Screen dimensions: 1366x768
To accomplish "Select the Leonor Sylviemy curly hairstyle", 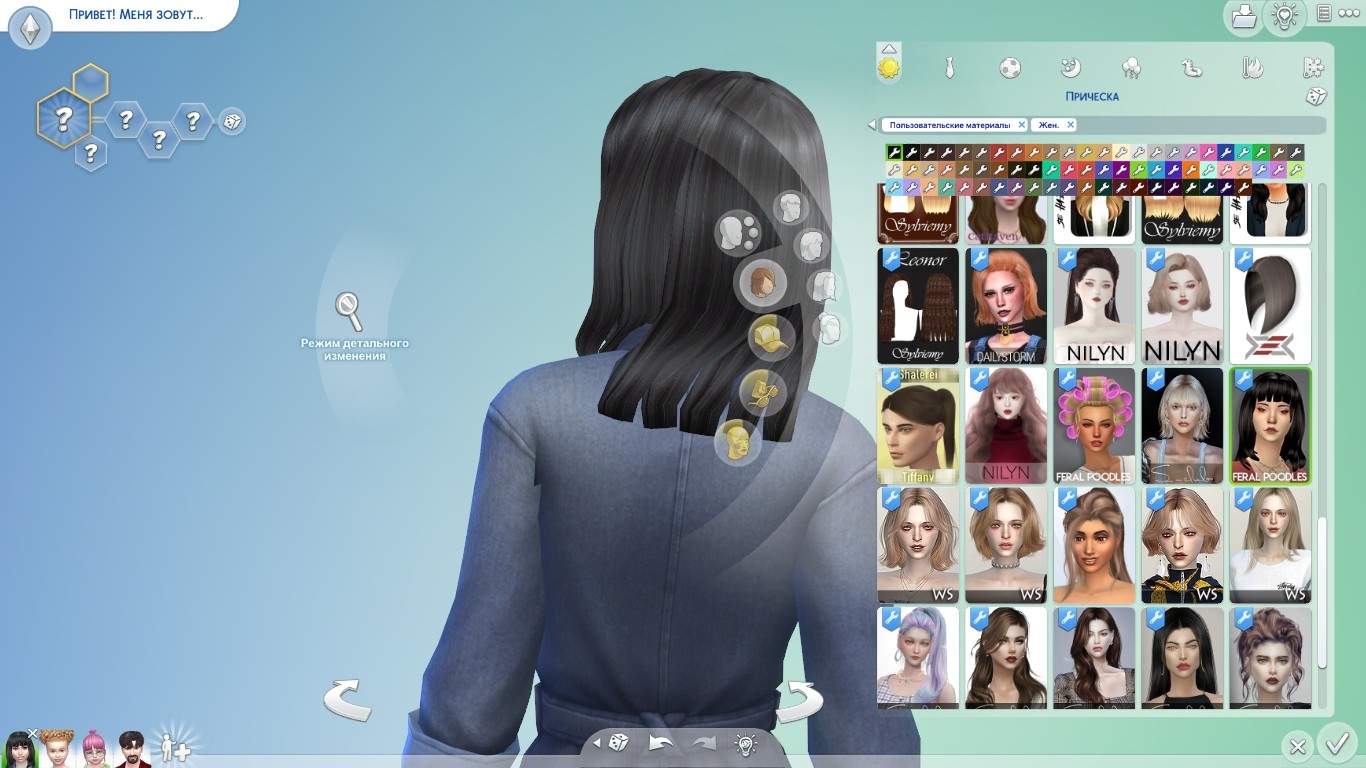I will coord(918,306).
